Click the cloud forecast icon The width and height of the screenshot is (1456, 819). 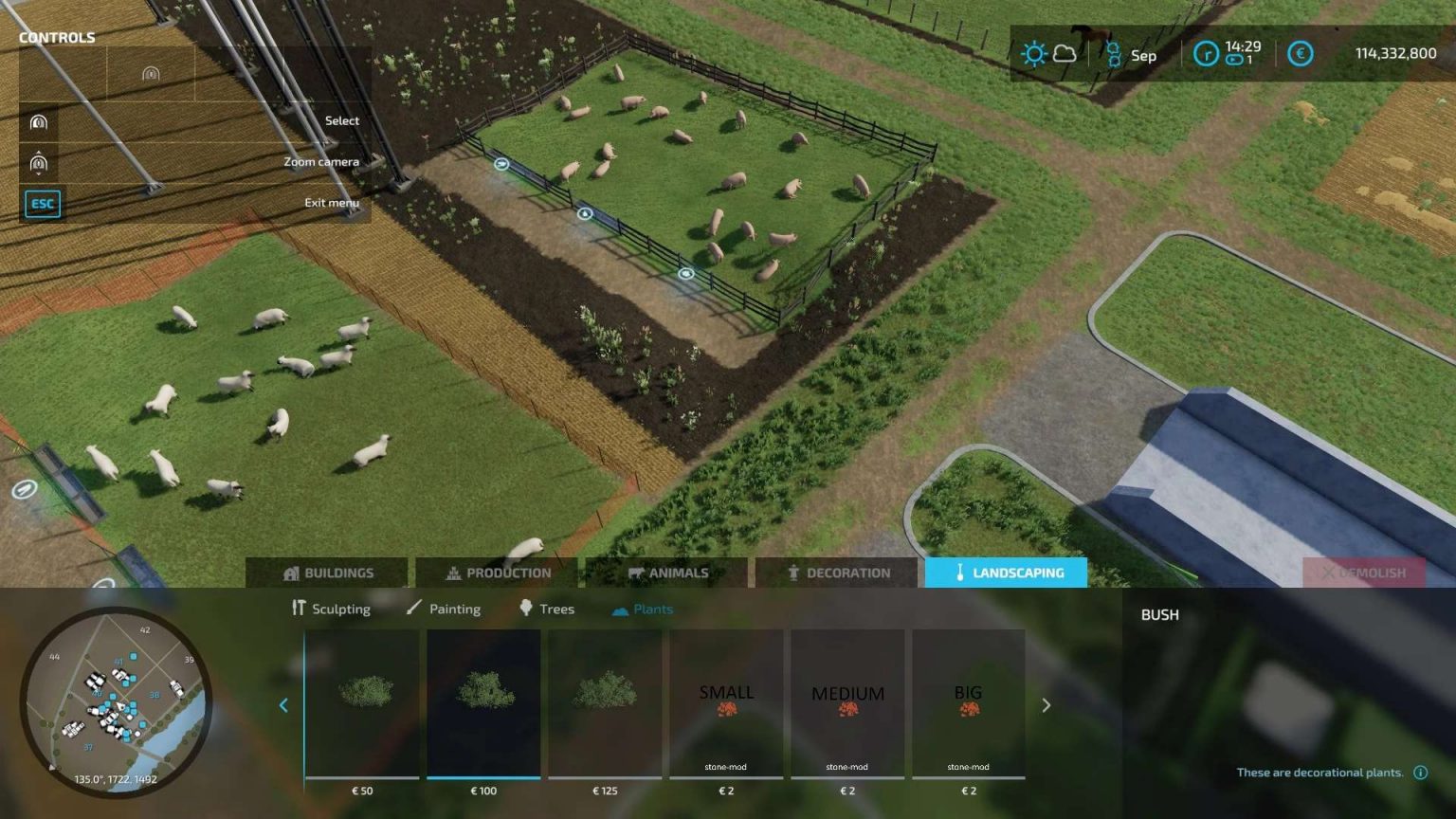1064,54
